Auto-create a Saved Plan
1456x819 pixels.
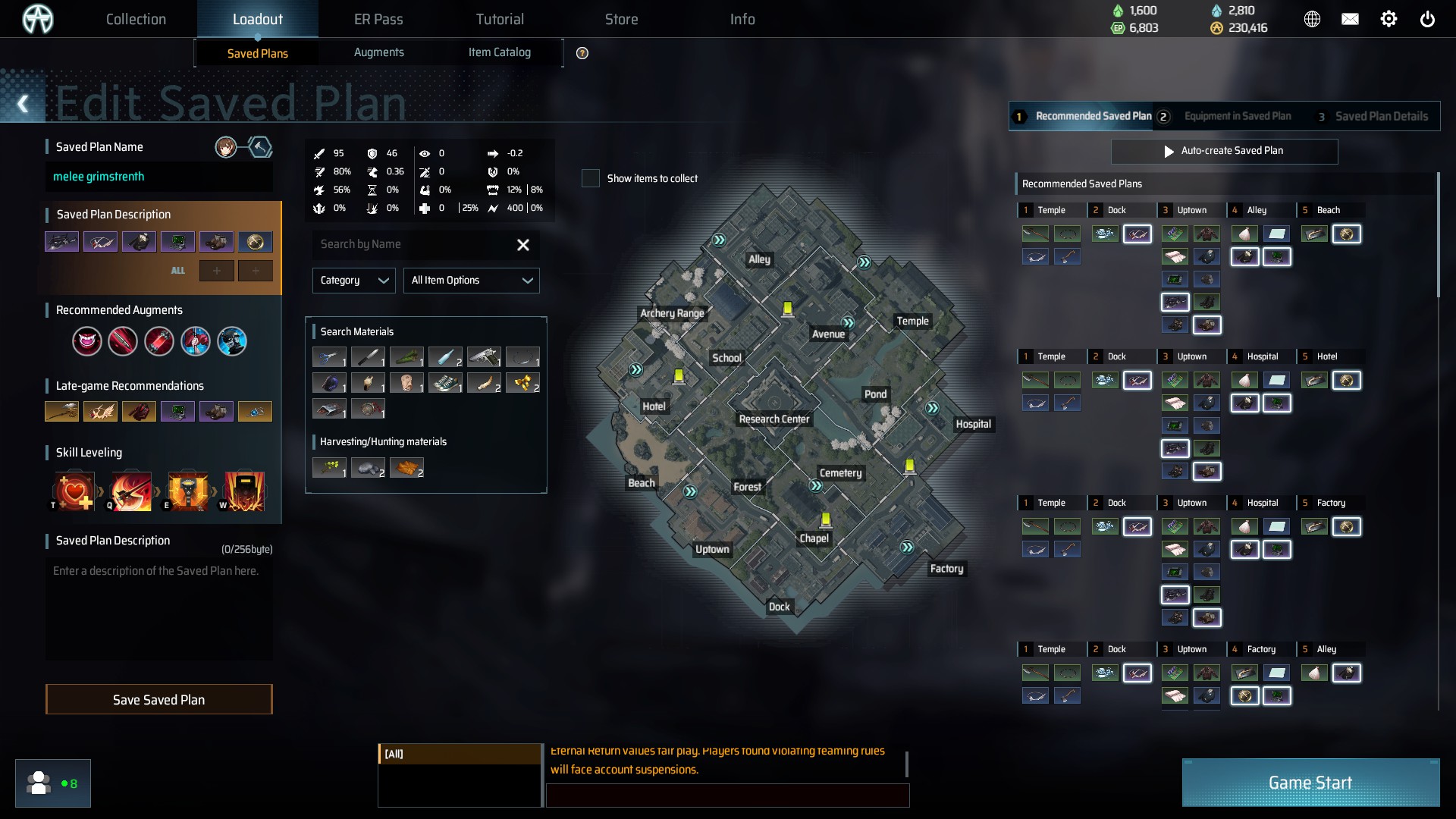coord(1224,151)
